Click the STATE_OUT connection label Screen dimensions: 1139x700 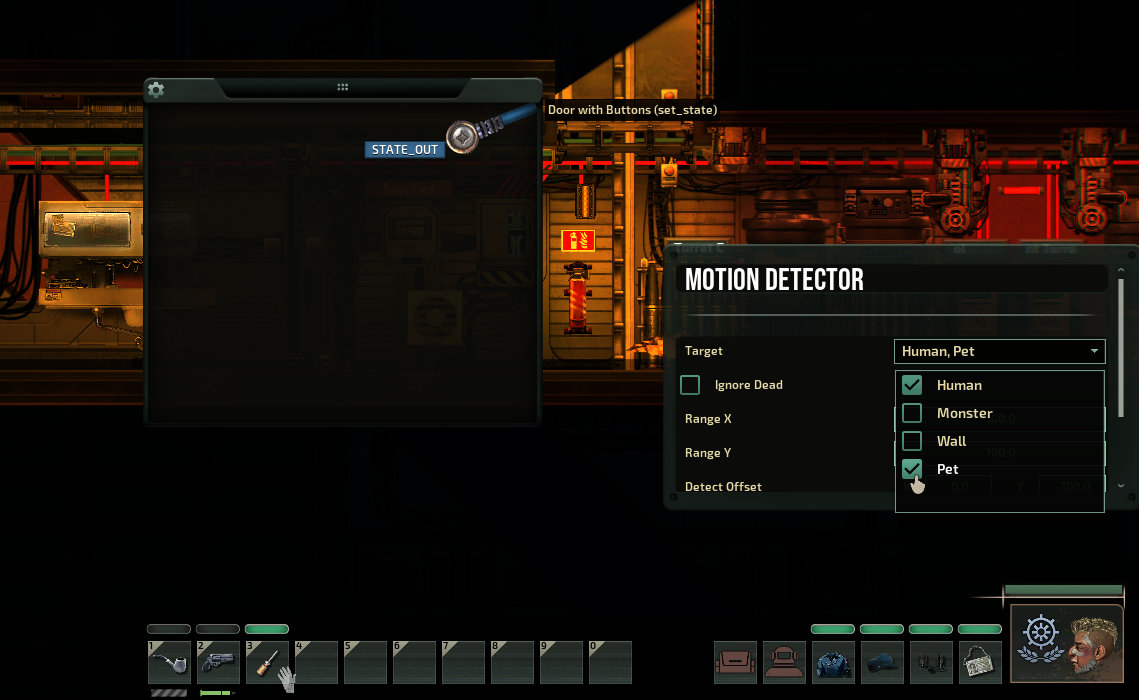pos(405,150)
